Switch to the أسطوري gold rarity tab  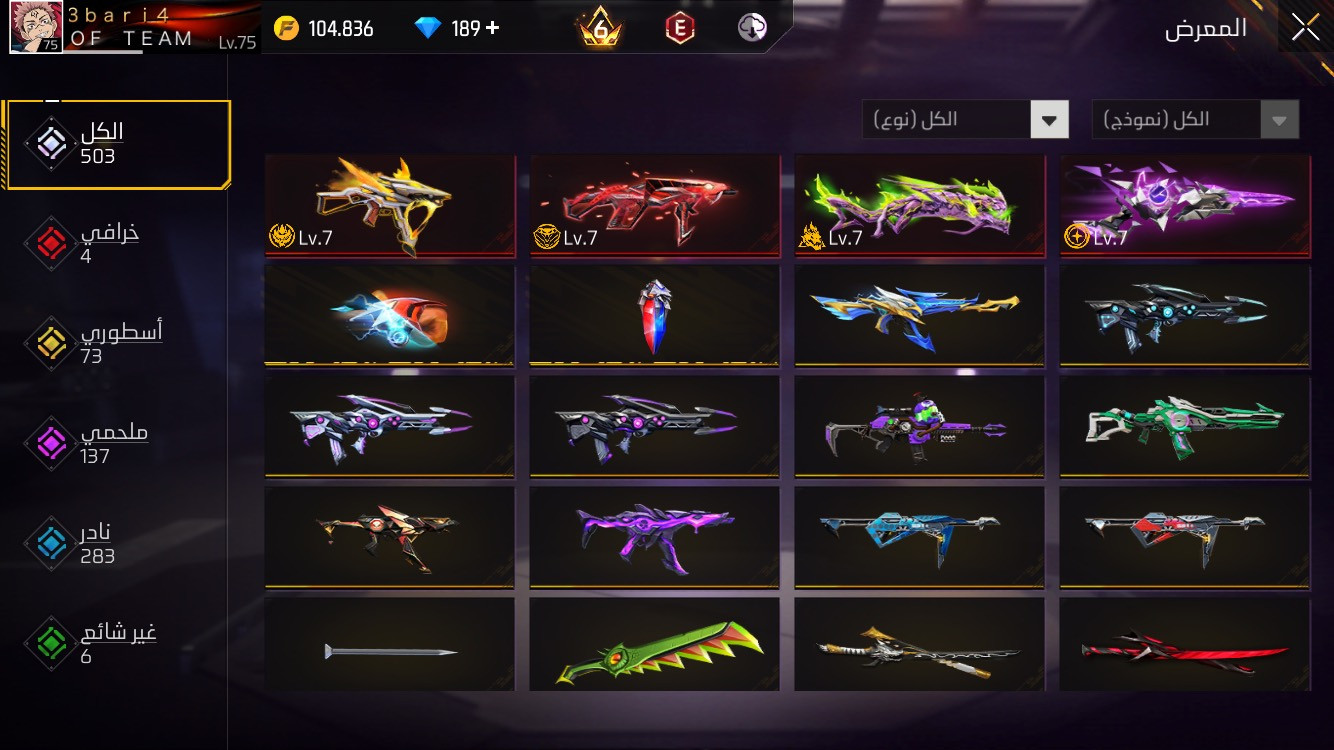[x=95, y=343]
